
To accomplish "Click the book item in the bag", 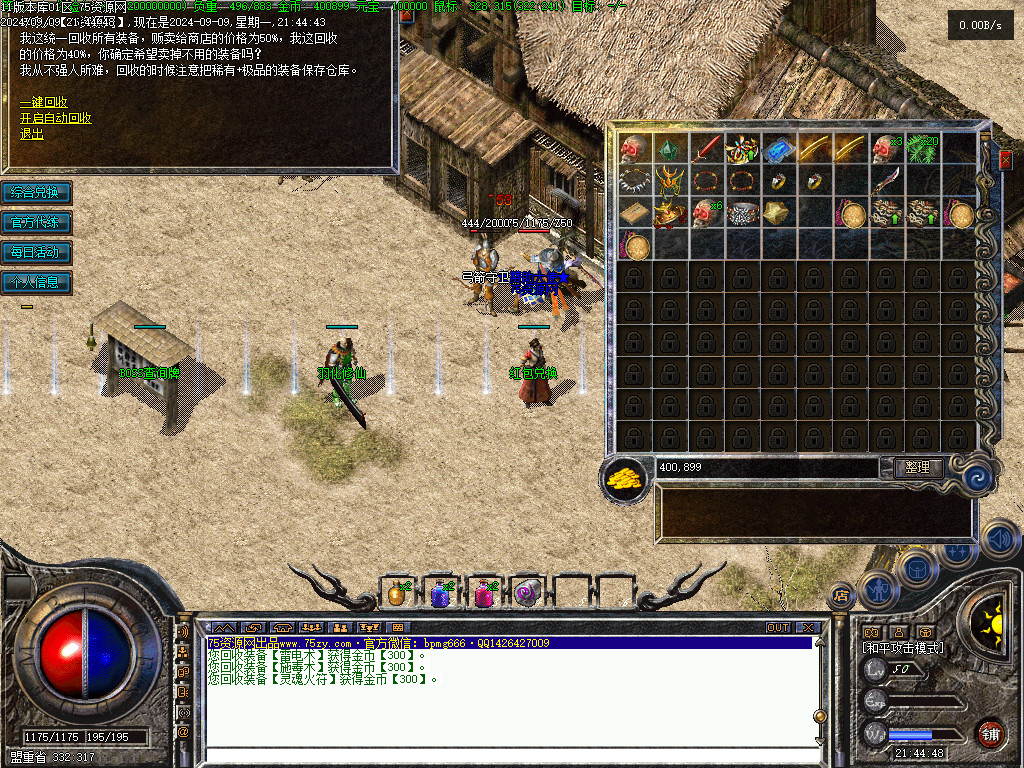I will point(634,213).
